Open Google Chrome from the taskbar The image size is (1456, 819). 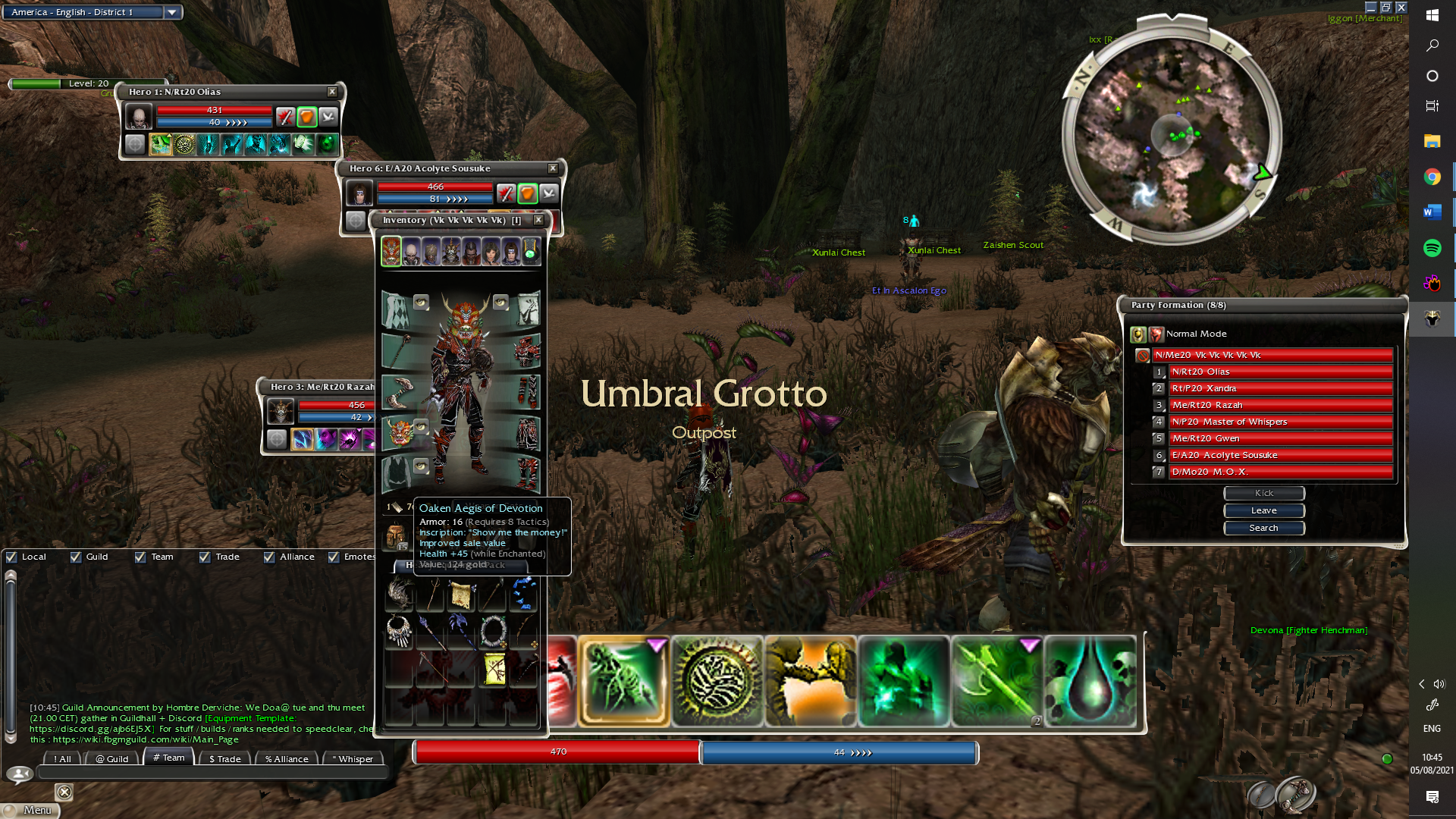[x=1432, y=177]
